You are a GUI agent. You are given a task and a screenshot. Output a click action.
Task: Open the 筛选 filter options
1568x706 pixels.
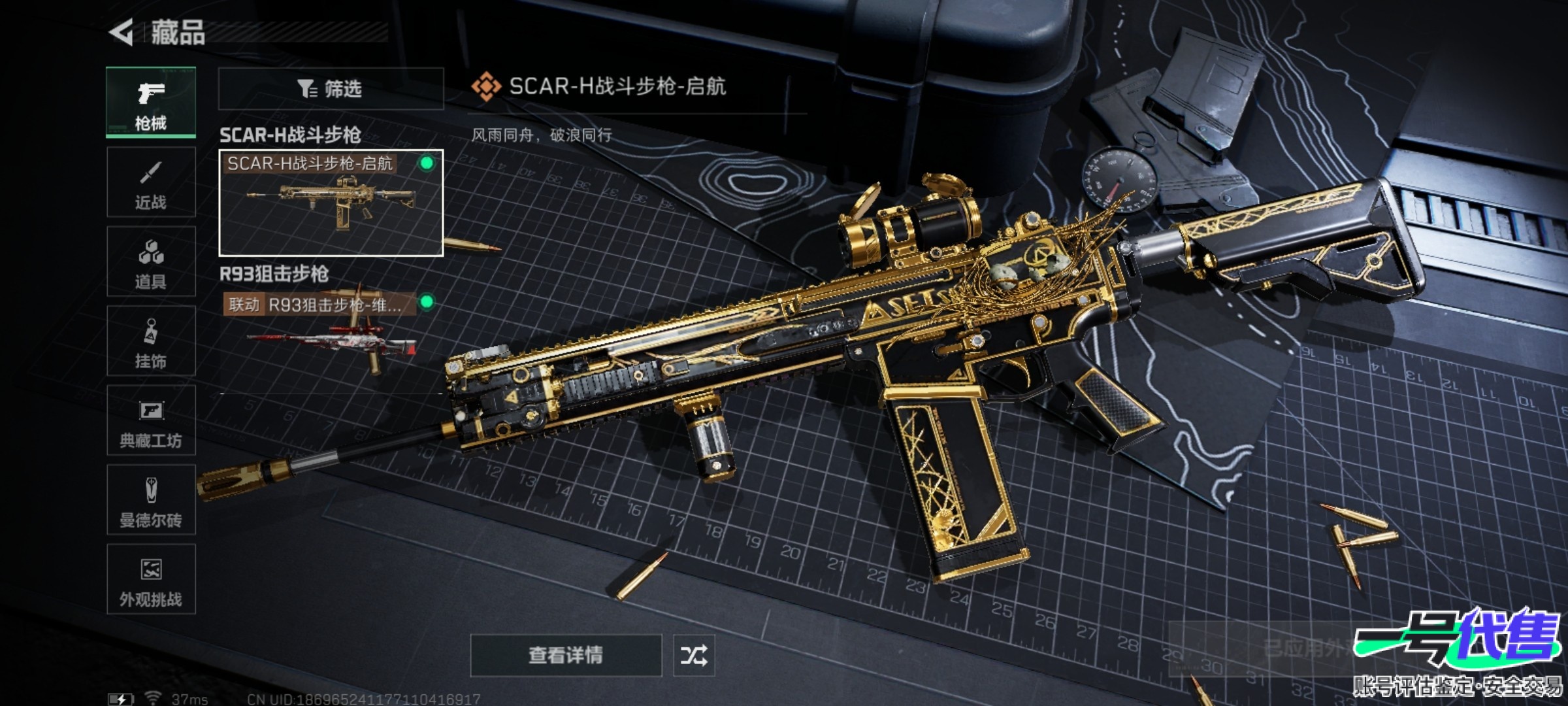331,89
